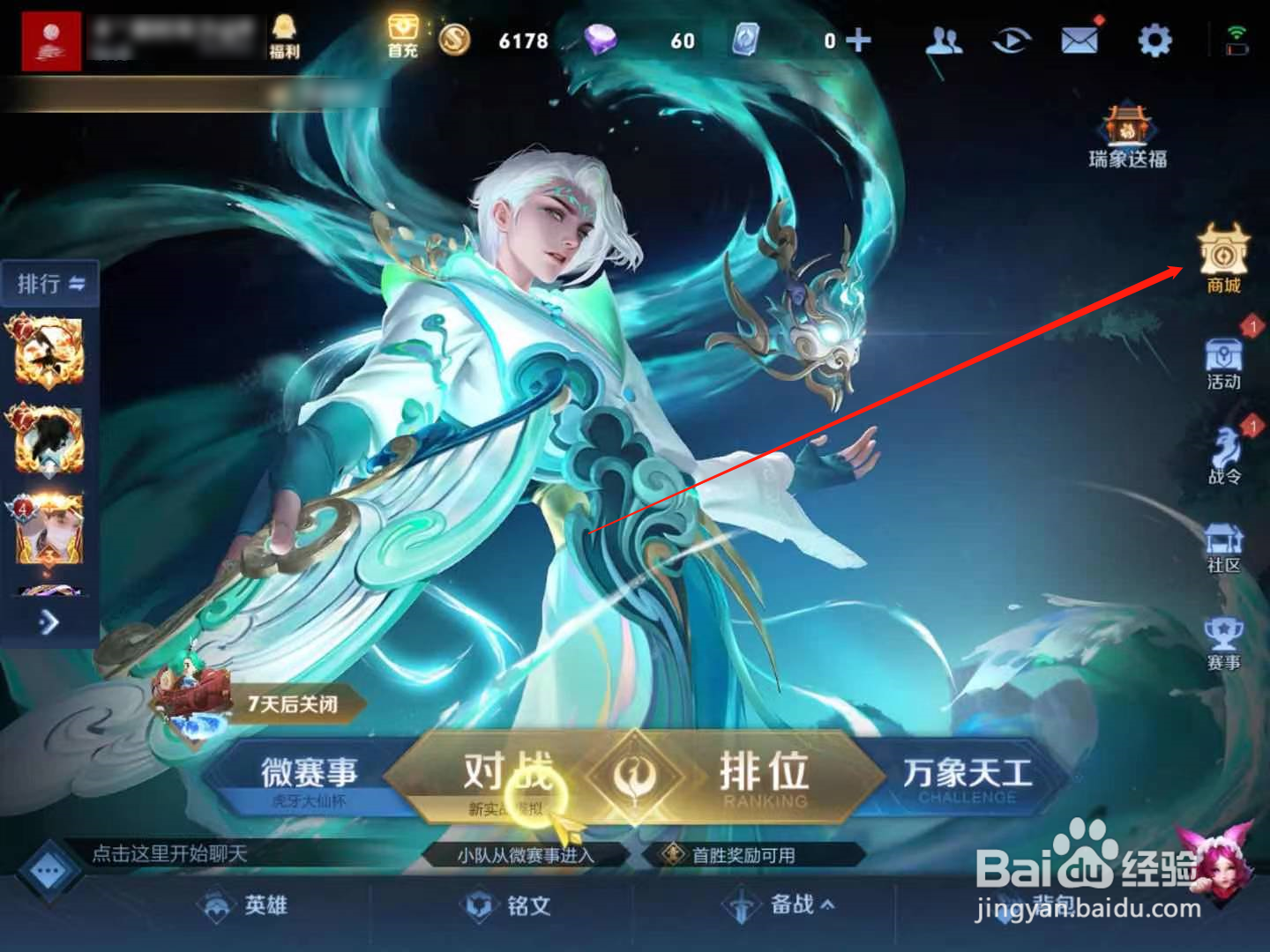Screen dimensions: 1270x952
Task: Open the game settings gear
Action: (x=1153, y=40)
